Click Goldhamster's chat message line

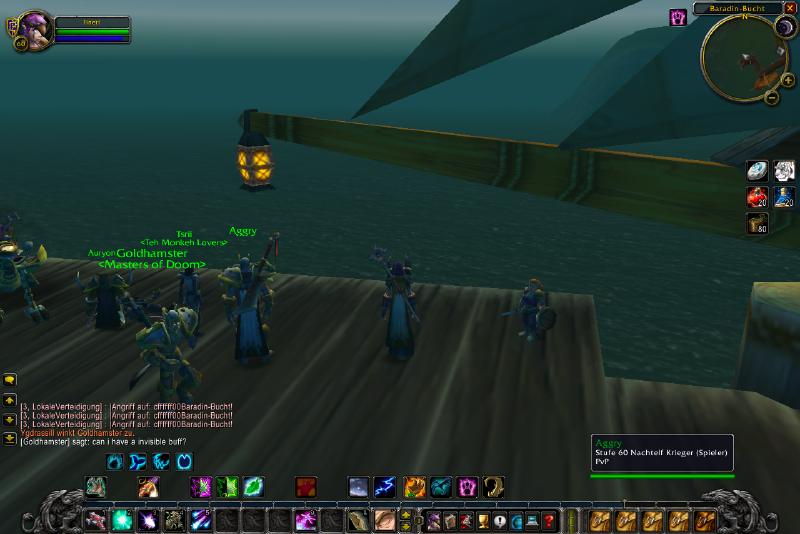[x=103, y=441]
